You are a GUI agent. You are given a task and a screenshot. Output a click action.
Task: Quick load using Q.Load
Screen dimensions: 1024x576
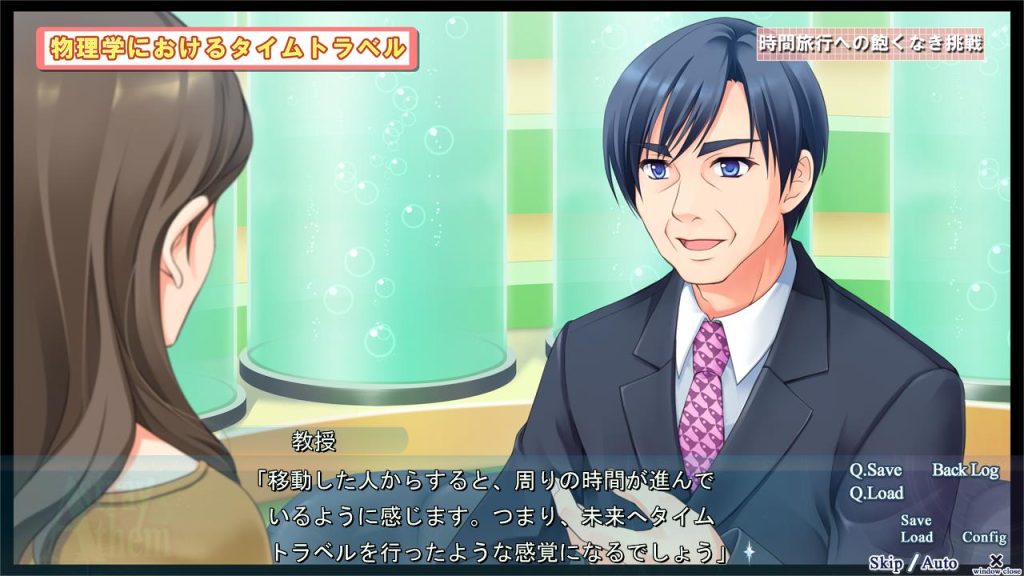point(876,493)
